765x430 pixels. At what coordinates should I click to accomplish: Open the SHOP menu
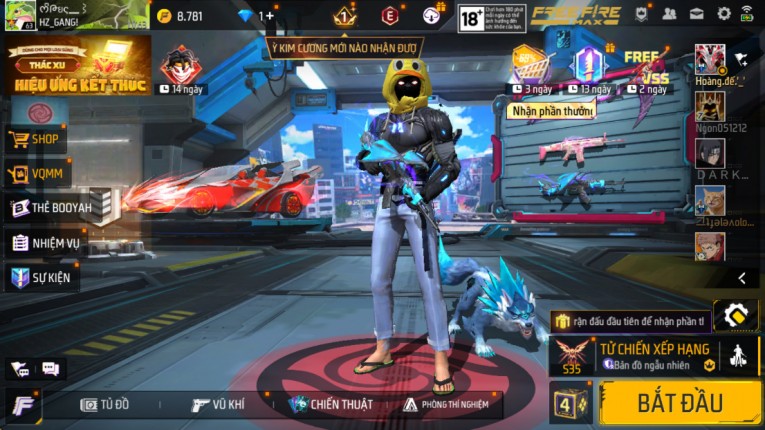coord(36,139)
